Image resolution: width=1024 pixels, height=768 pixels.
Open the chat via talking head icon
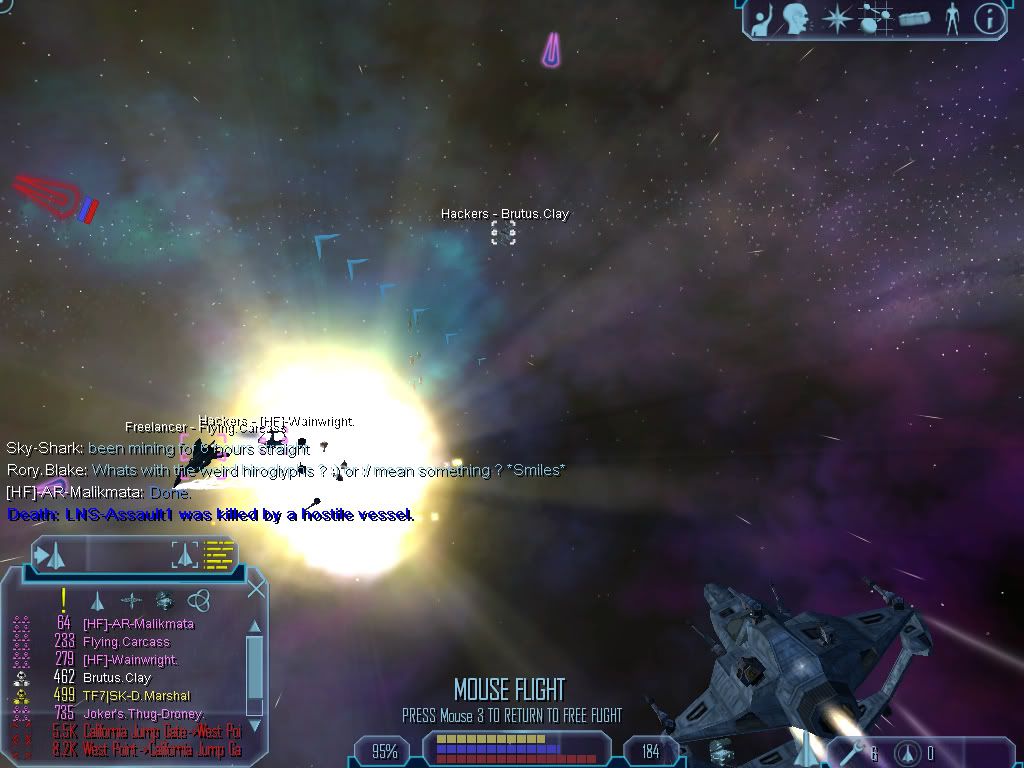tap(796, 18)
